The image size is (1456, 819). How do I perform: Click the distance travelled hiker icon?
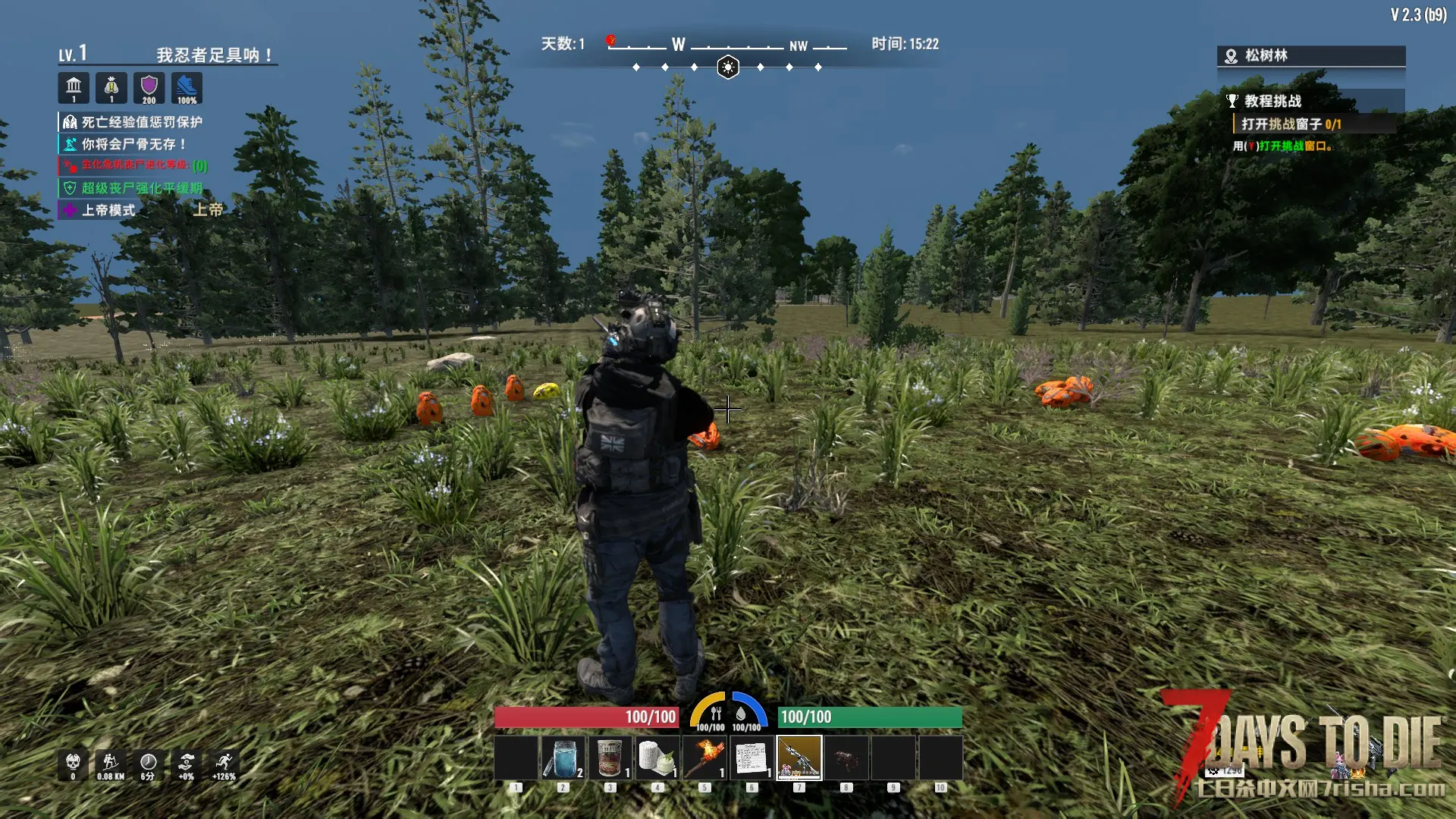coord(111,764)
